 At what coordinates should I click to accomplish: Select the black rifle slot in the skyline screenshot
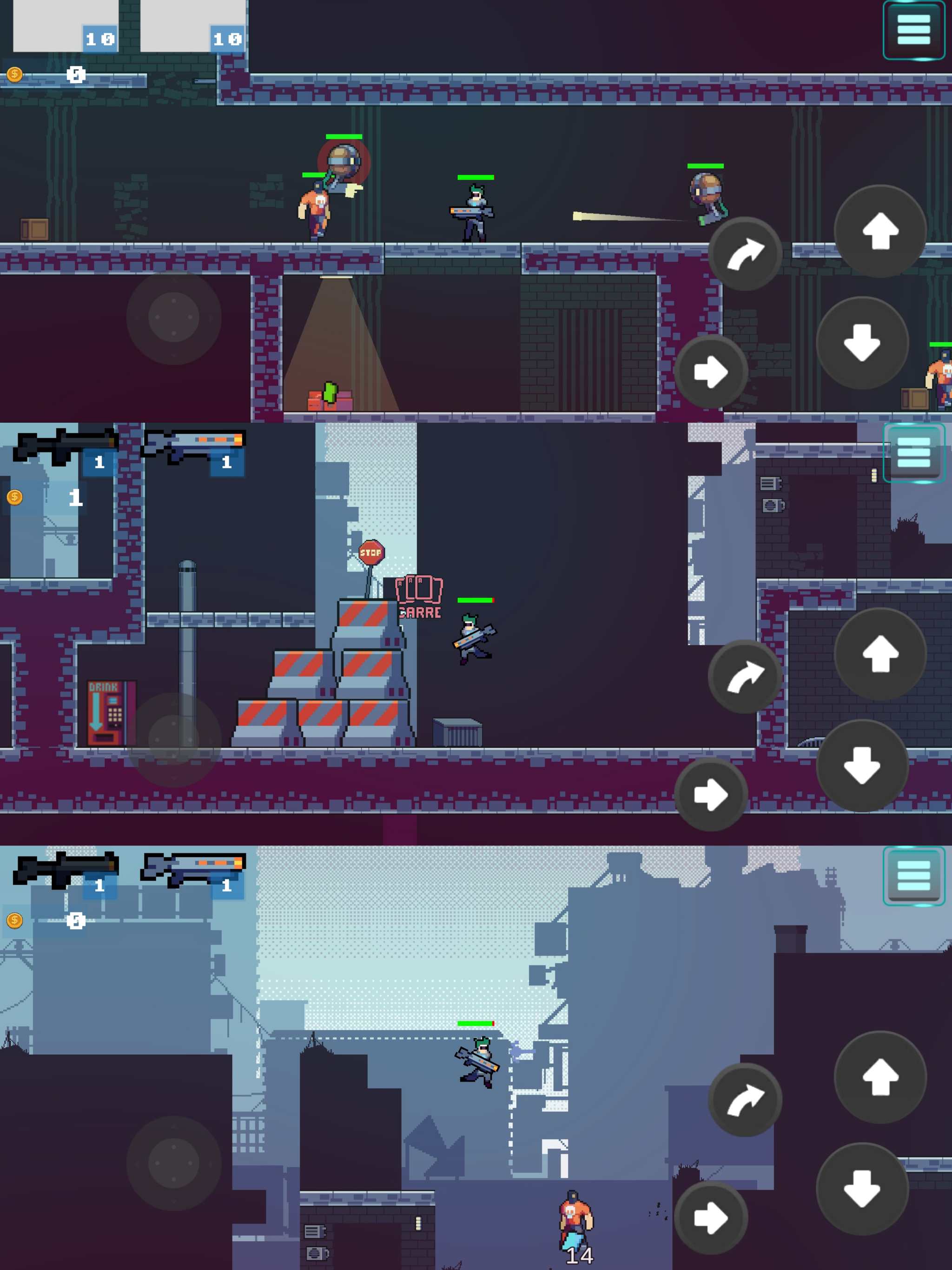point(66,871)
